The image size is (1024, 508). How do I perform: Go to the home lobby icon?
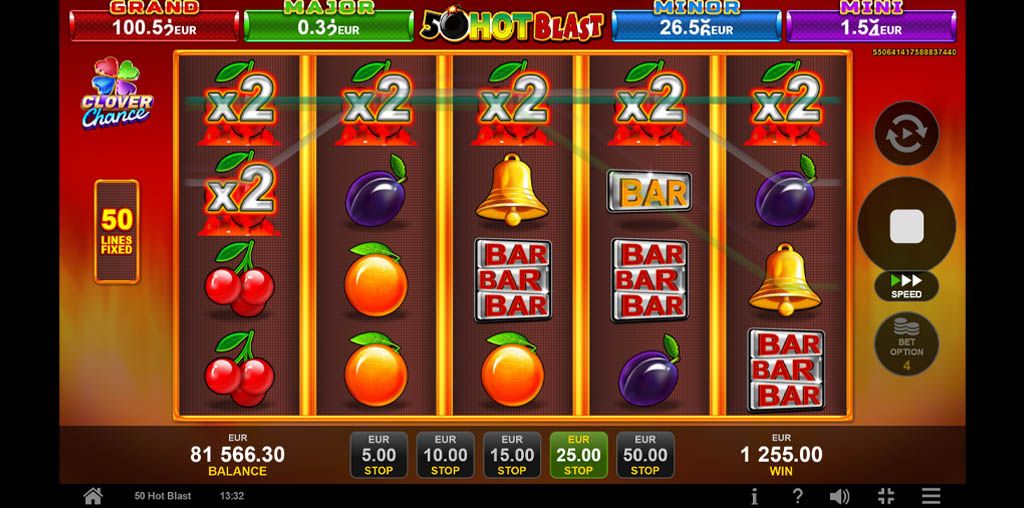coord(92,496)
